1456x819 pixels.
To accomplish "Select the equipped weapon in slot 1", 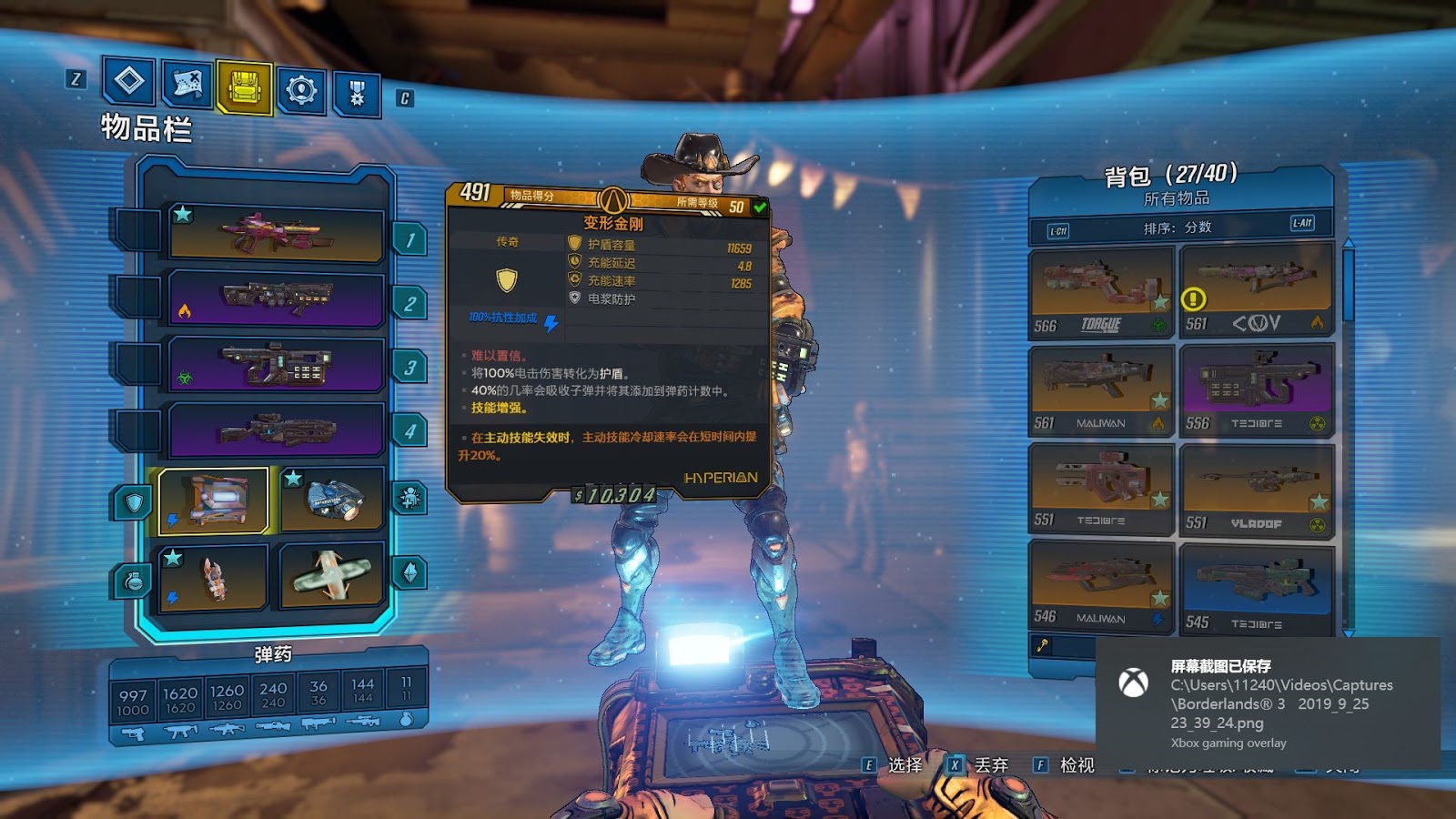I will (x=276, y=234).
